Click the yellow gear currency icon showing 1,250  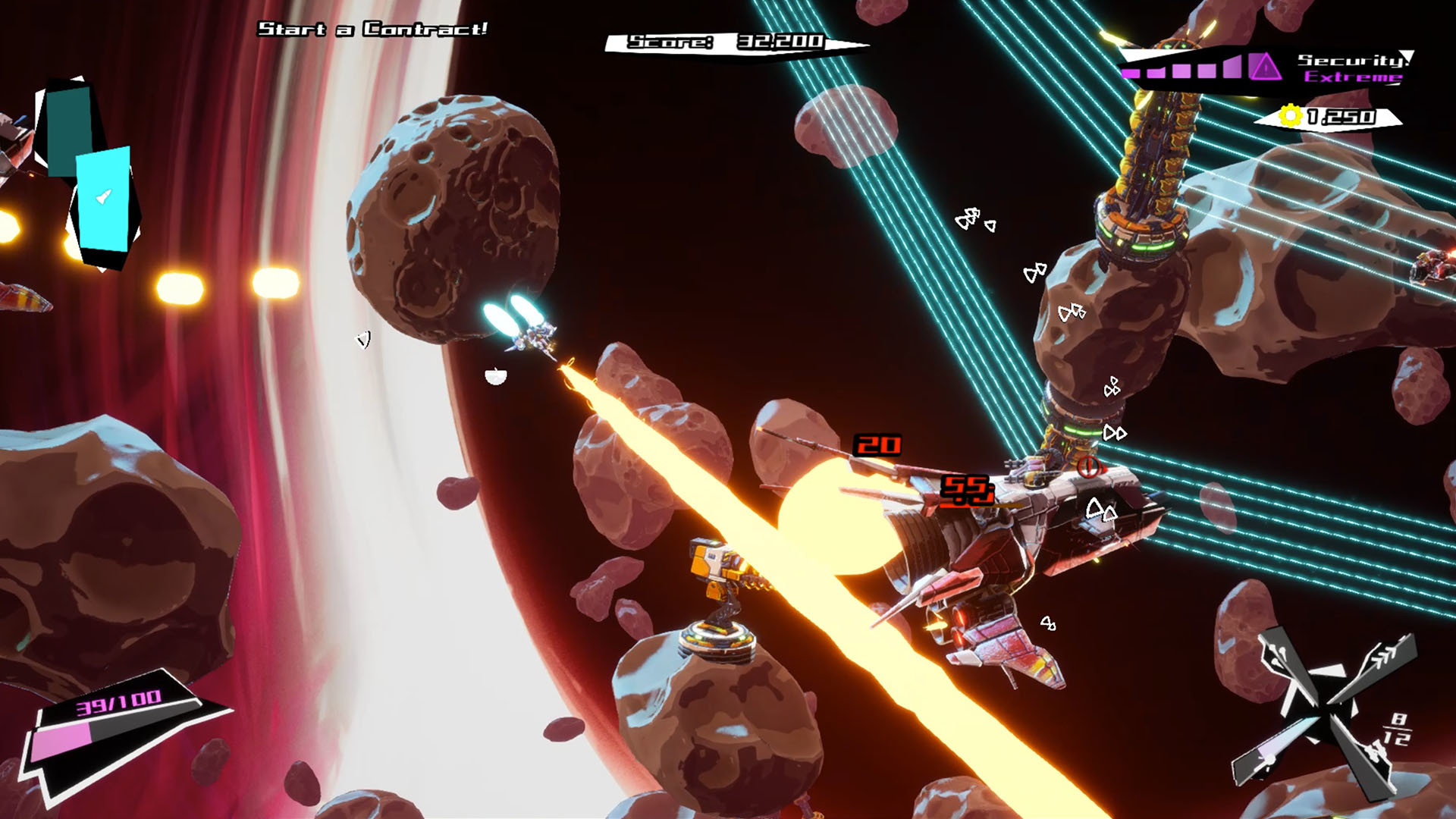[1291, 116]
